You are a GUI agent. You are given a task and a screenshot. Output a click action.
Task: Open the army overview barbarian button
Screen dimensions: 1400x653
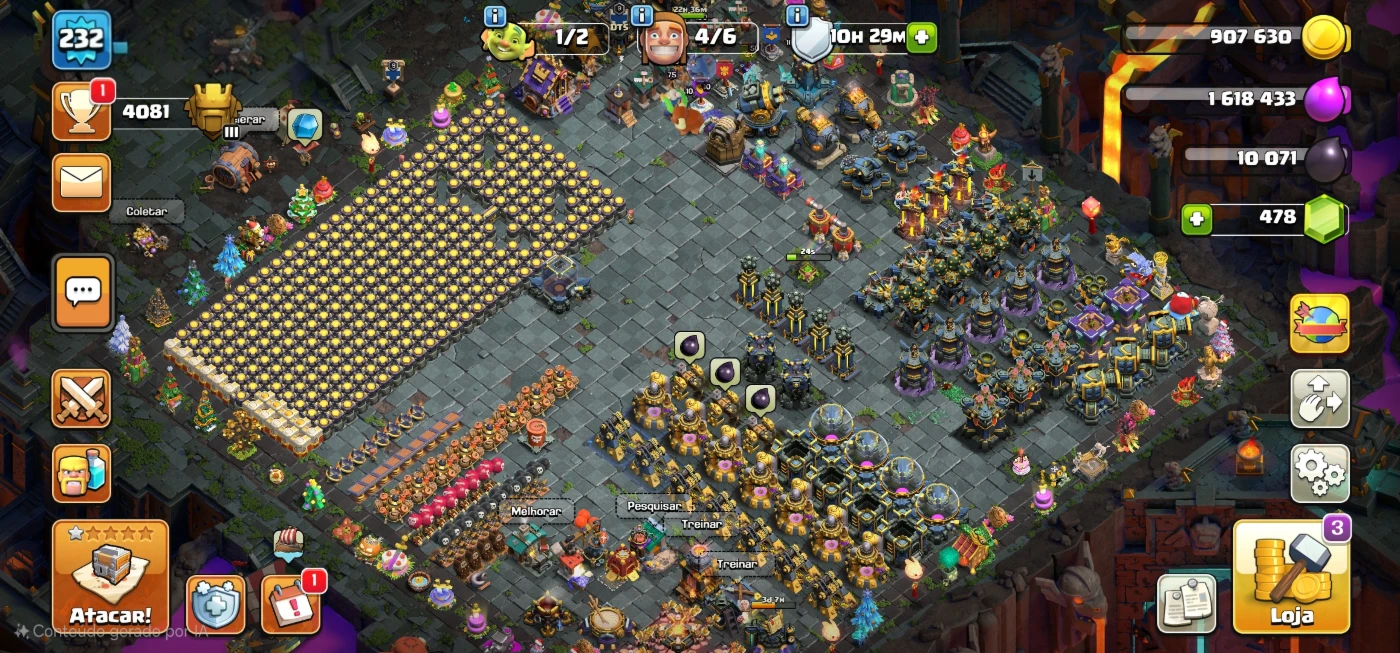pos(81,473)
